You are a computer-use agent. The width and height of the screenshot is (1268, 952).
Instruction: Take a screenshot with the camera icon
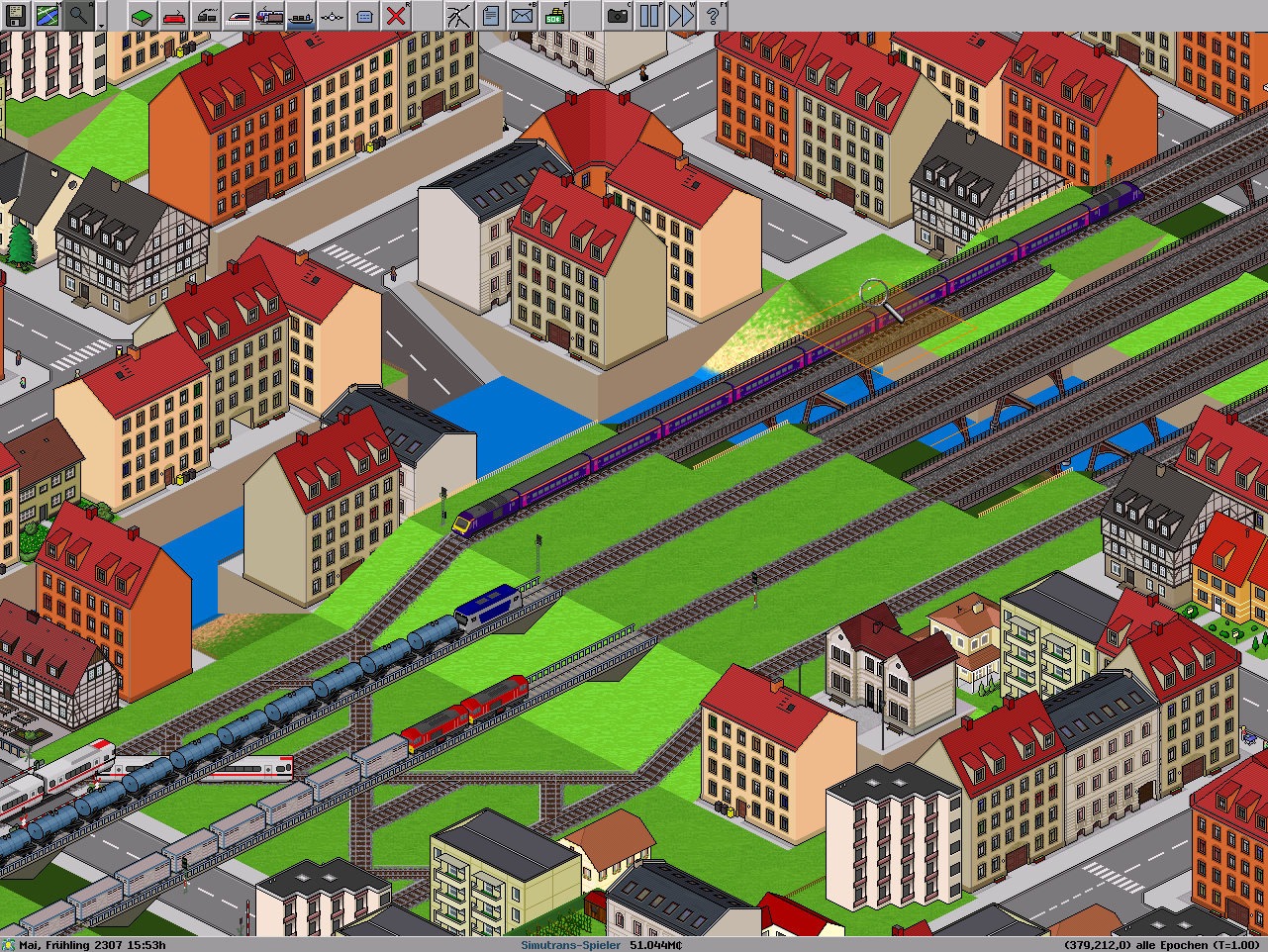click(617, 15)
